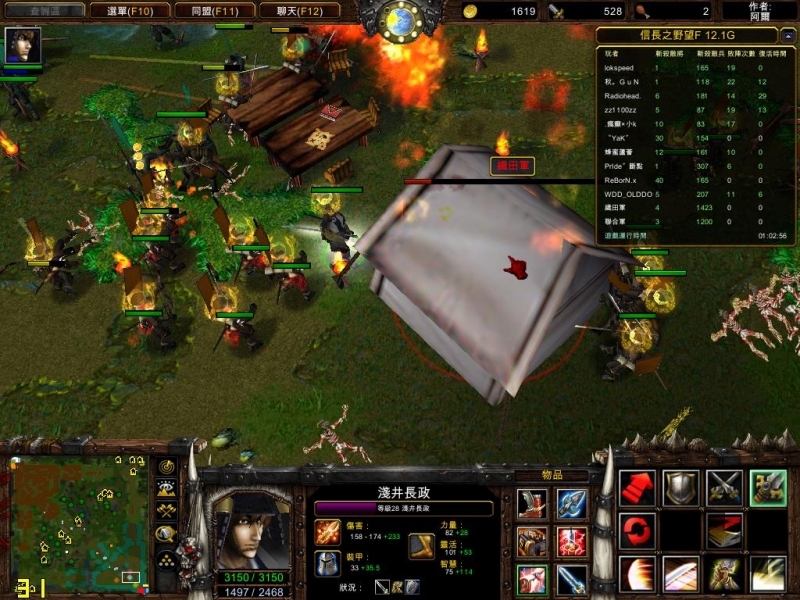
Task: Open the 選單 (F10) game menu
Action: tap(128, 11)
